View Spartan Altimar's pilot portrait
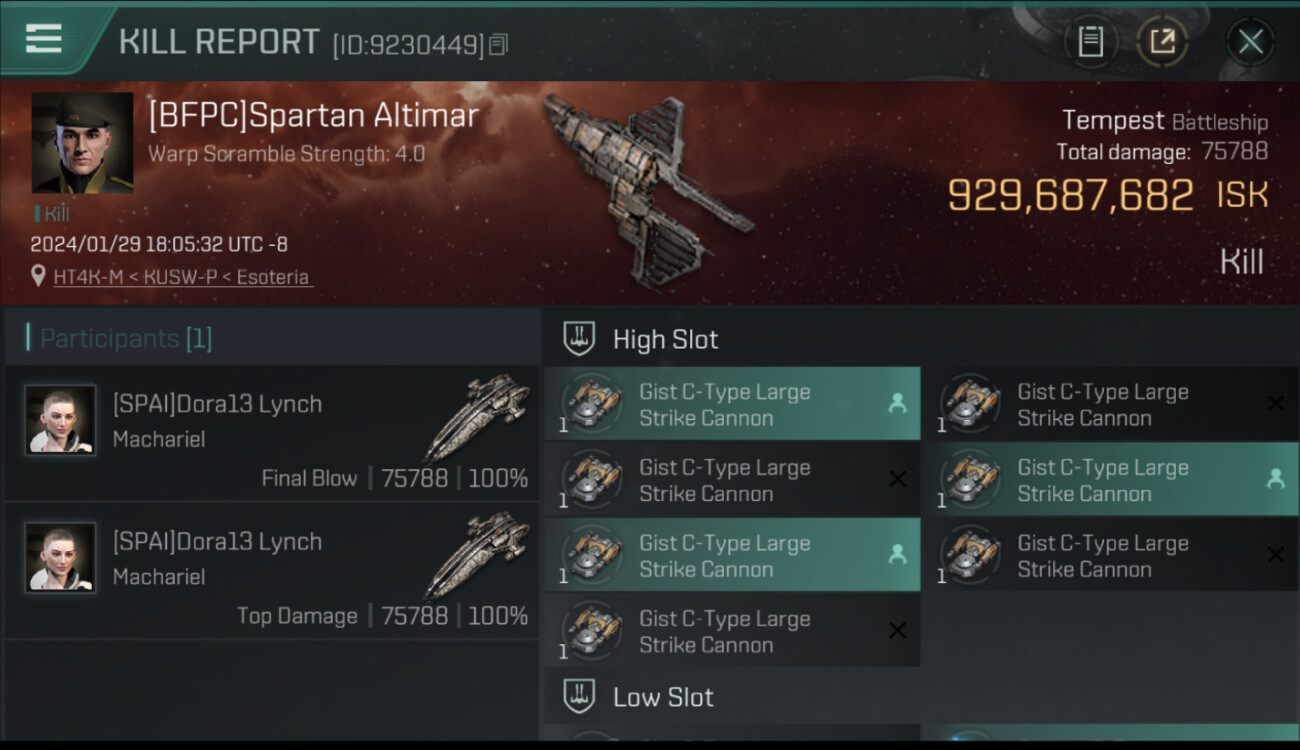Viewport: 1300px width, 750px height. 82,143
